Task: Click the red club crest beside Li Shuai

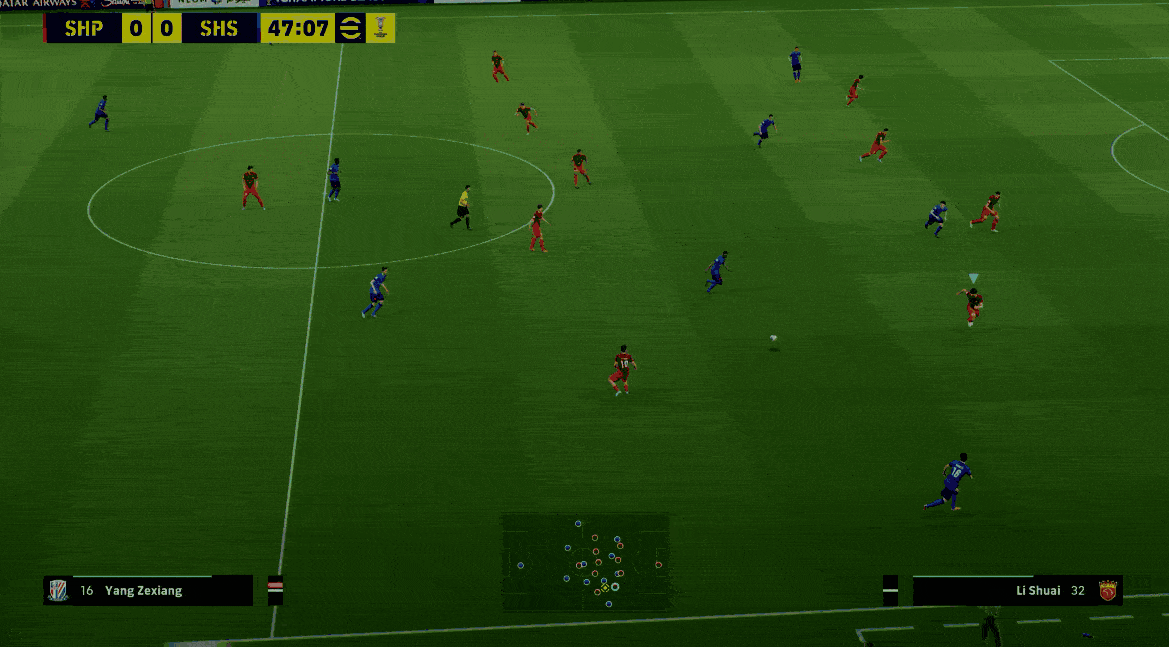Action: coord(1107,590)
